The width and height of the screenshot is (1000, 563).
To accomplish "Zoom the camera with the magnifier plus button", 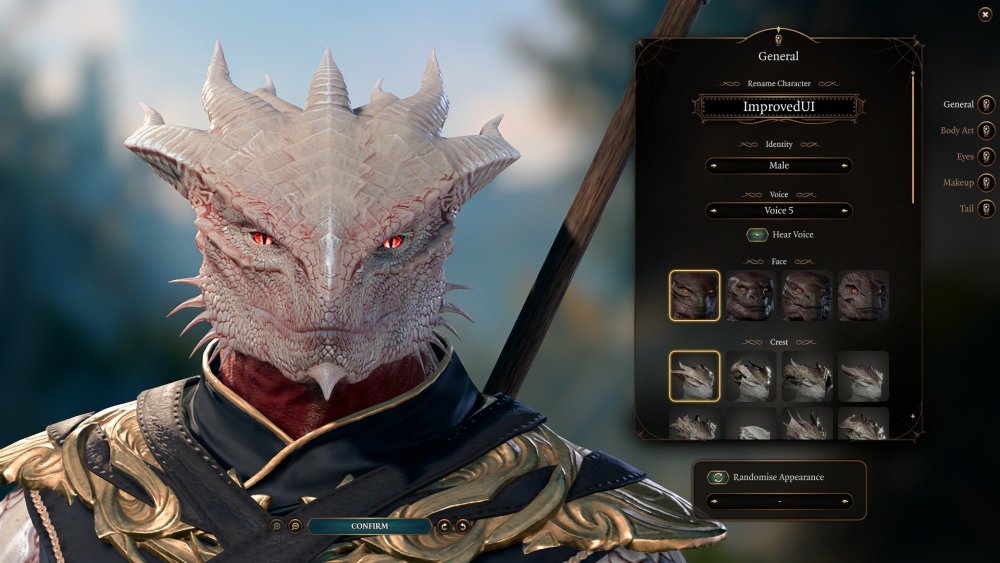I will coord(295,526).
